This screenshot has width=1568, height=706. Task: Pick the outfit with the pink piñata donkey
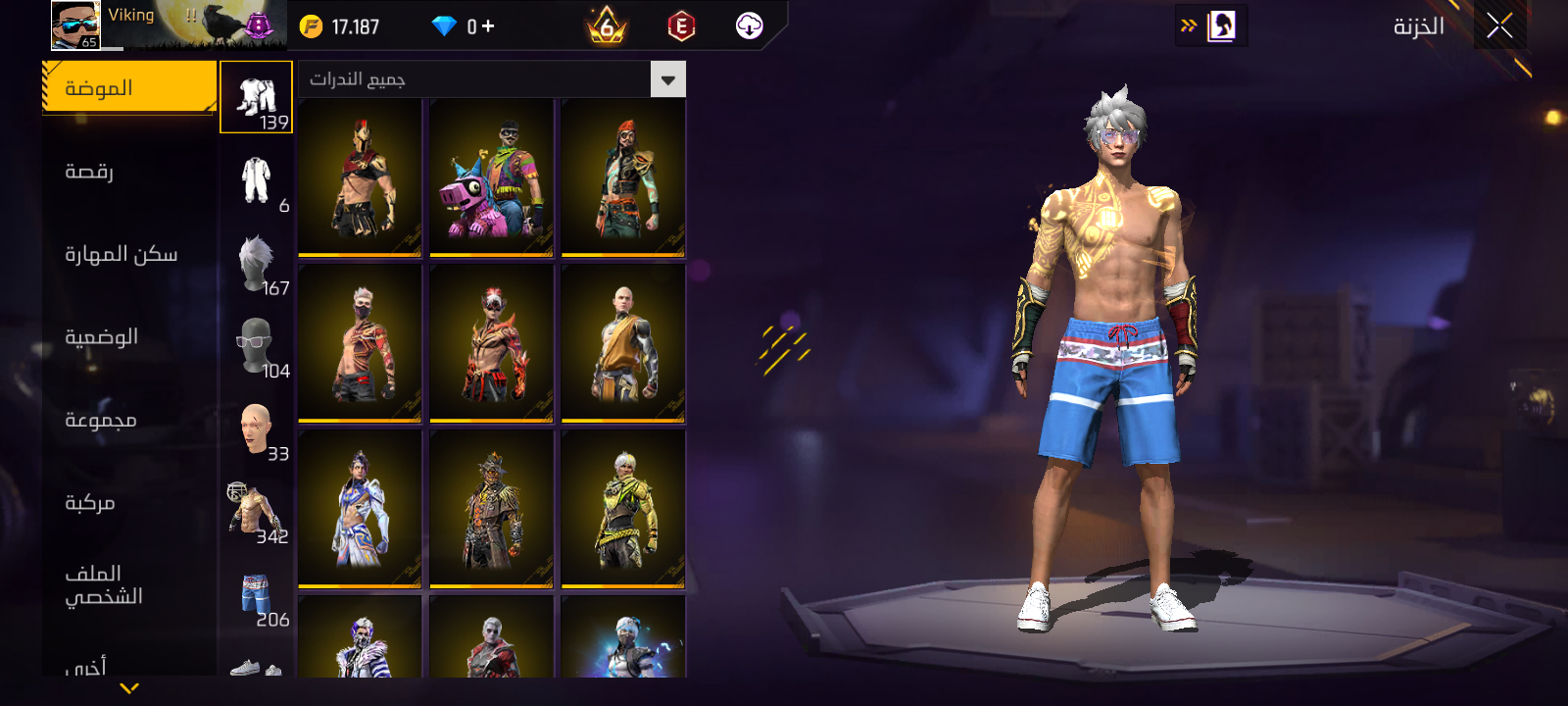(491, 178)
